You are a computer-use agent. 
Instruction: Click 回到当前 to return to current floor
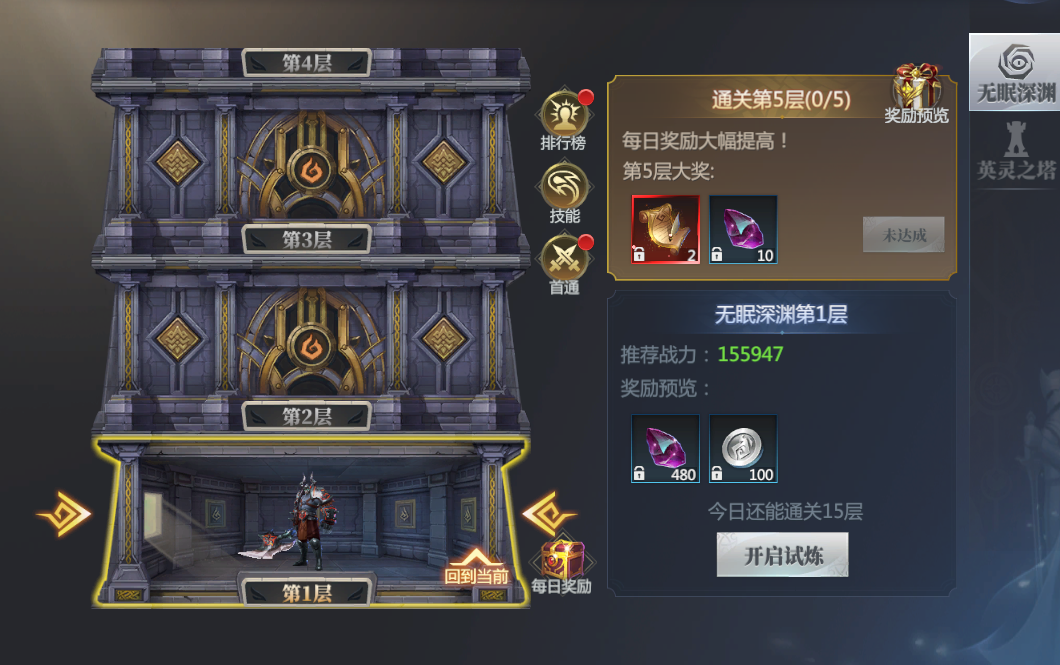[x=477, y=567]
